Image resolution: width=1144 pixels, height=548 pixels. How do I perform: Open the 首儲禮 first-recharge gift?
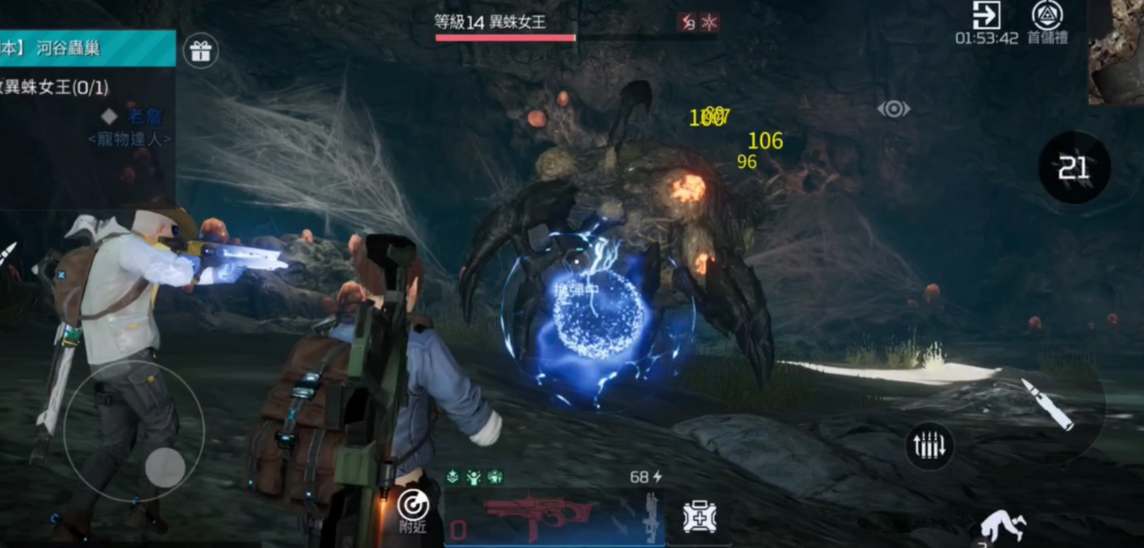1048,15
